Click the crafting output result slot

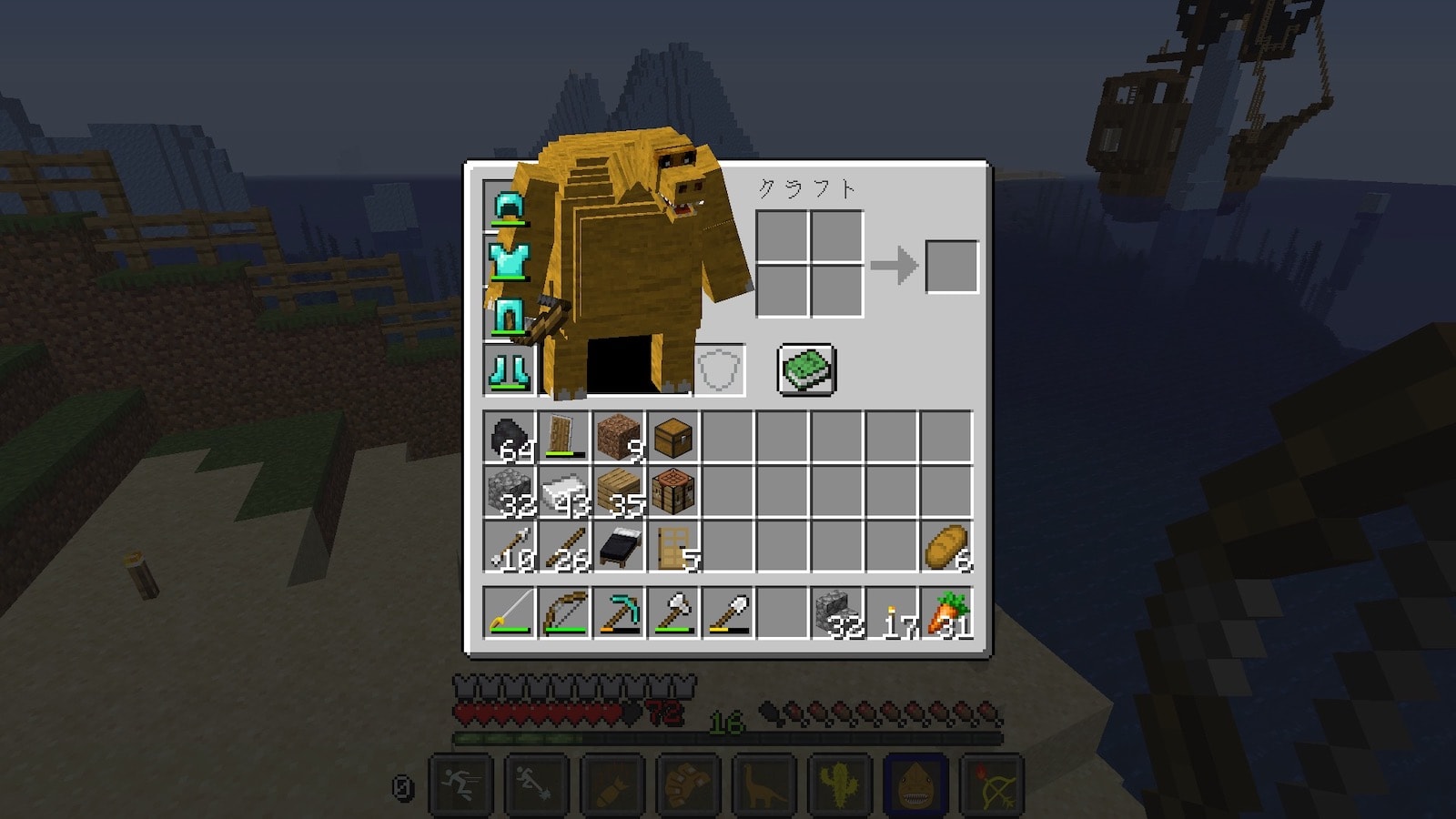[952, 267]
